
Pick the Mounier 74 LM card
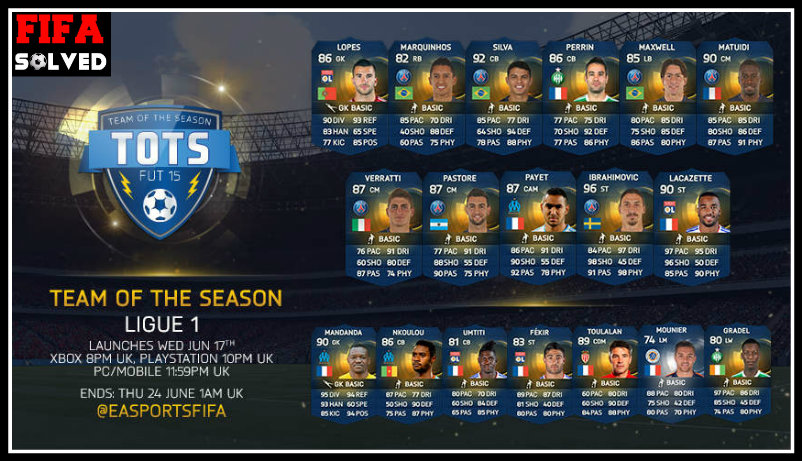click(x=672, y=374)
